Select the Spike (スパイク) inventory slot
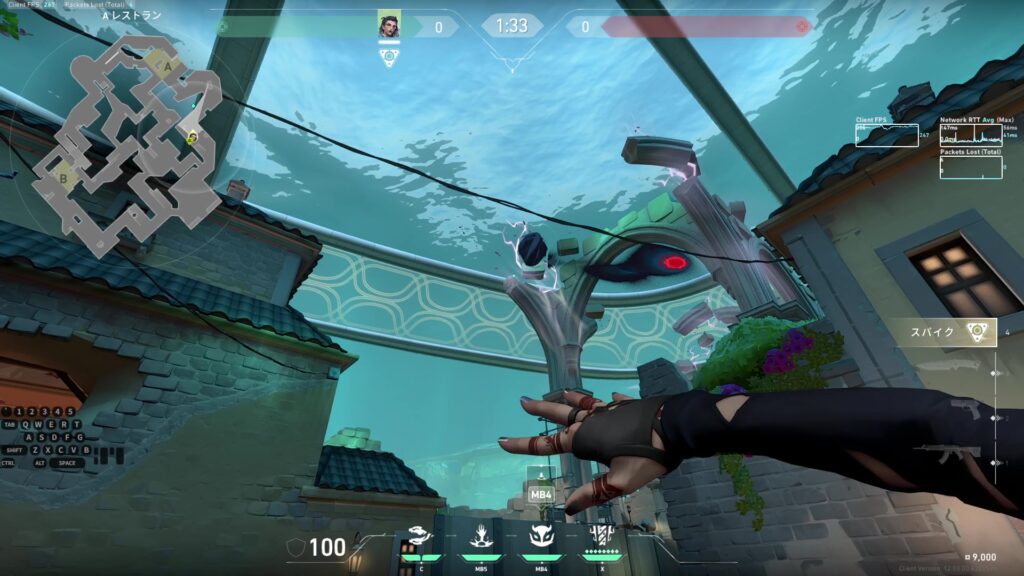This screenshot has height=576, width=1024. click(945, 333)
